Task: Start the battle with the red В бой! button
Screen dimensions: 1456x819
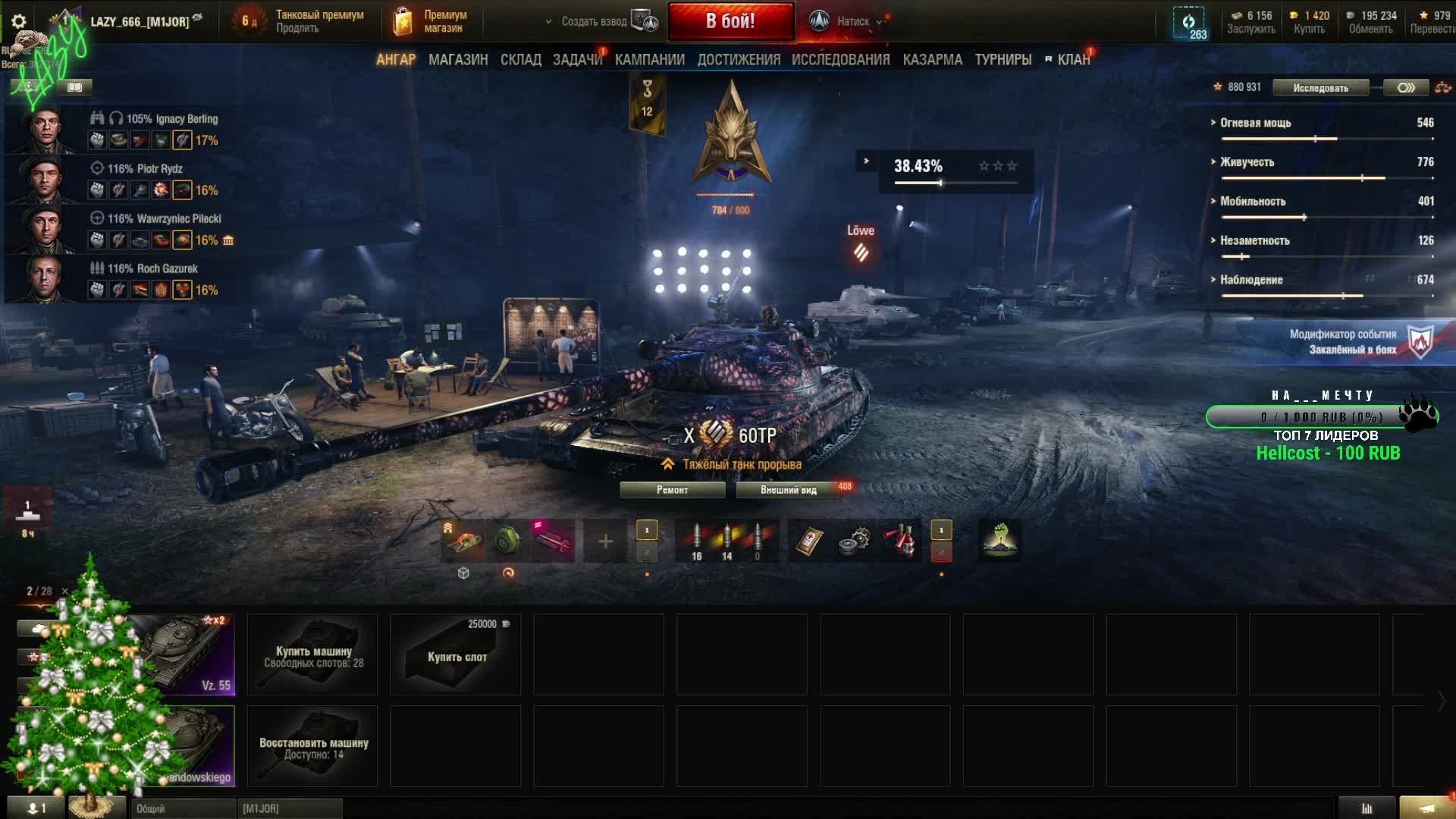Action: pyautogui.click(x=730, y=21)
